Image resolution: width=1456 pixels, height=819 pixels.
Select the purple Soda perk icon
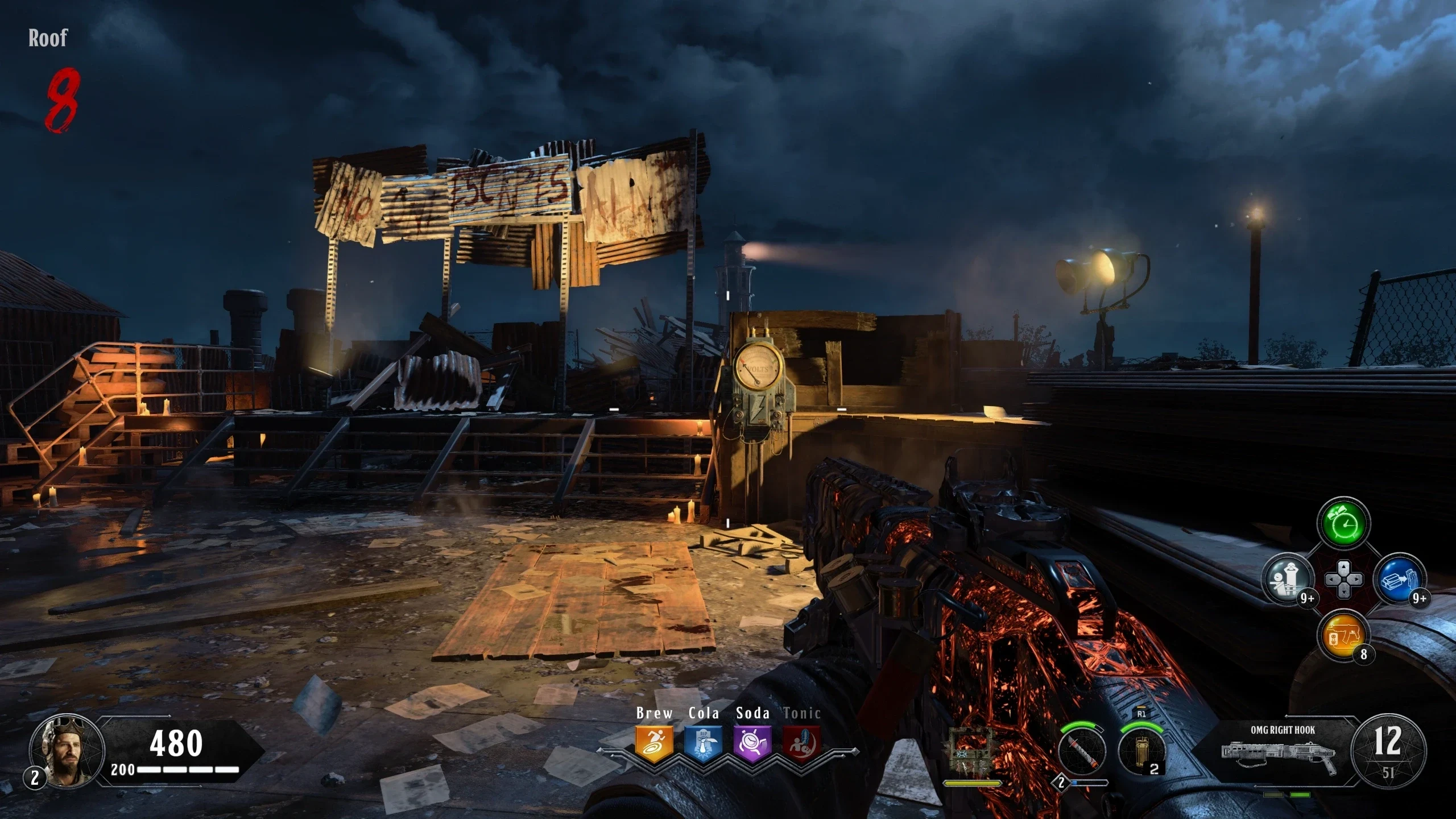752,743
